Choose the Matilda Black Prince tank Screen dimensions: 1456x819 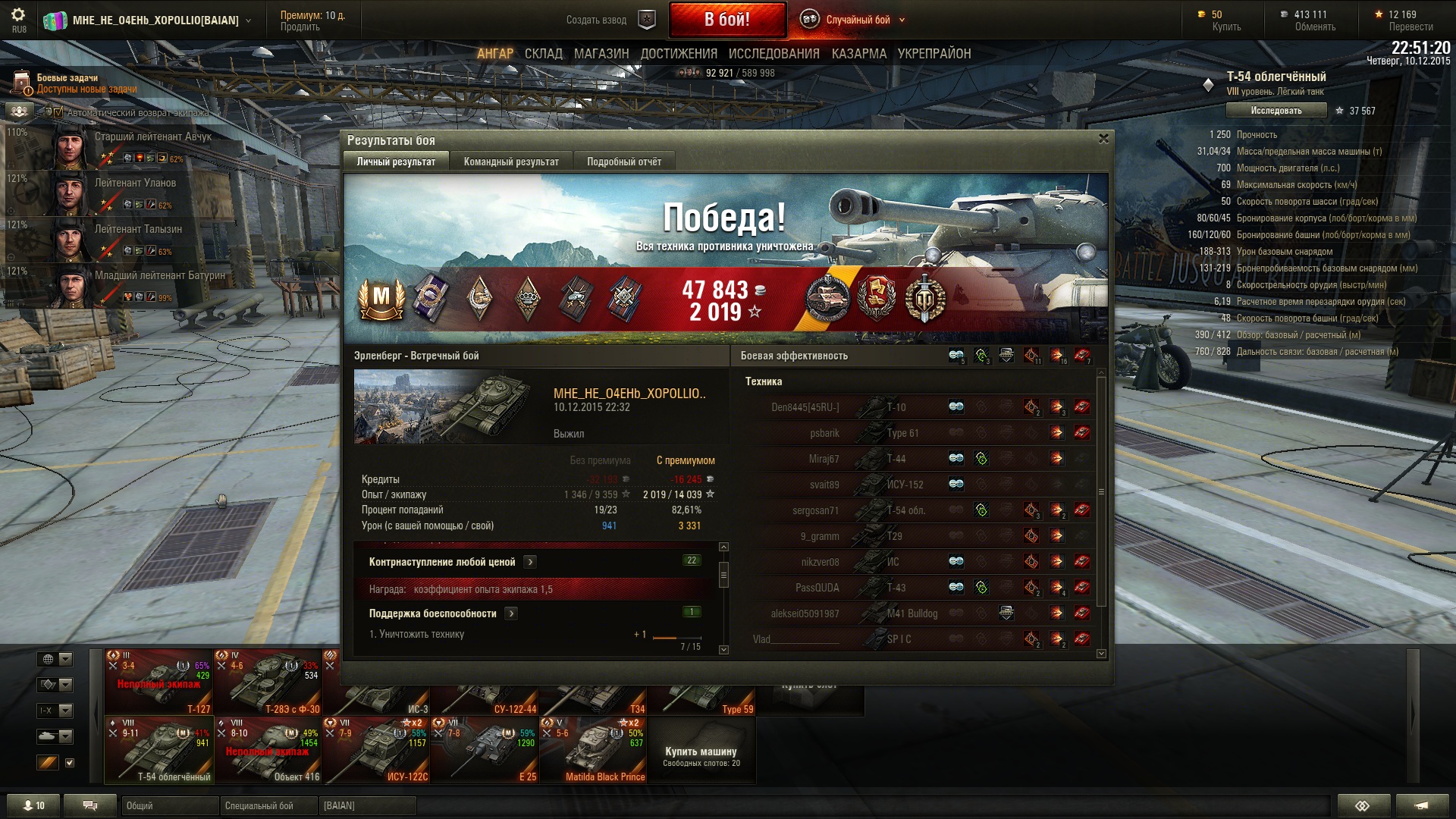point(593,750)
